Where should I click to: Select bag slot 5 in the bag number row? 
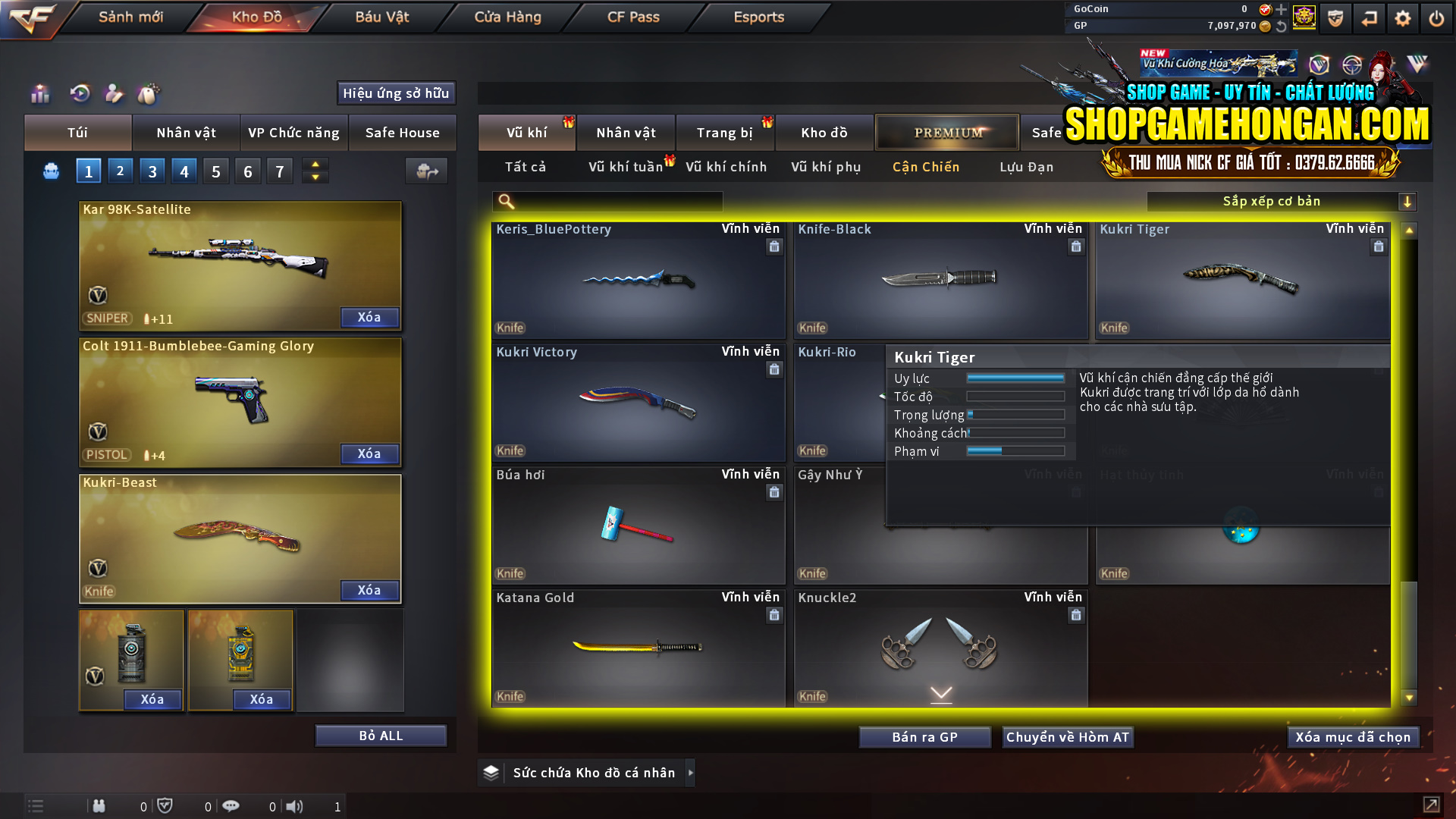[x=215, y=171]
